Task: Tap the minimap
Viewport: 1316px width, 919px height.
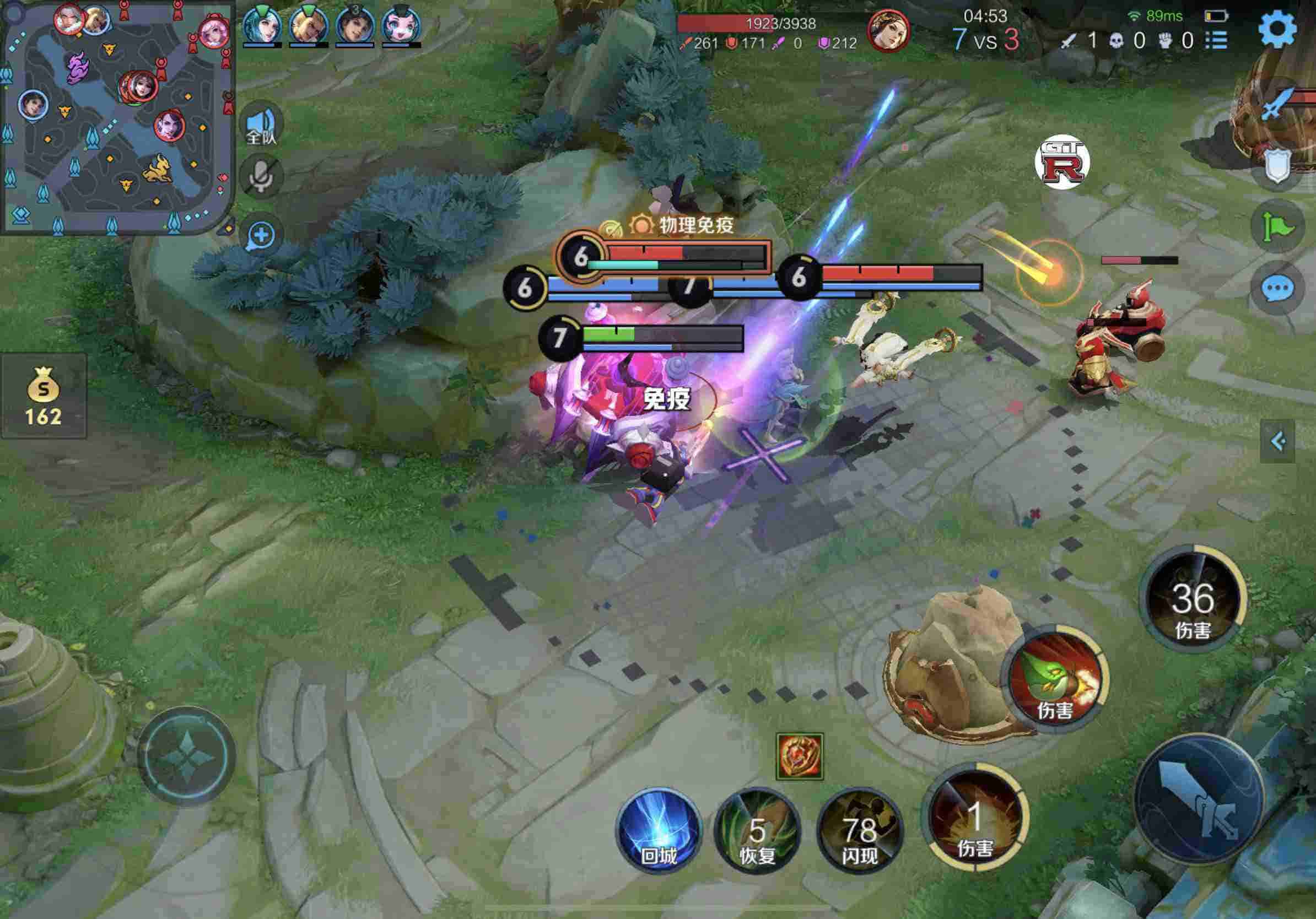Action: tap(117, 117)
